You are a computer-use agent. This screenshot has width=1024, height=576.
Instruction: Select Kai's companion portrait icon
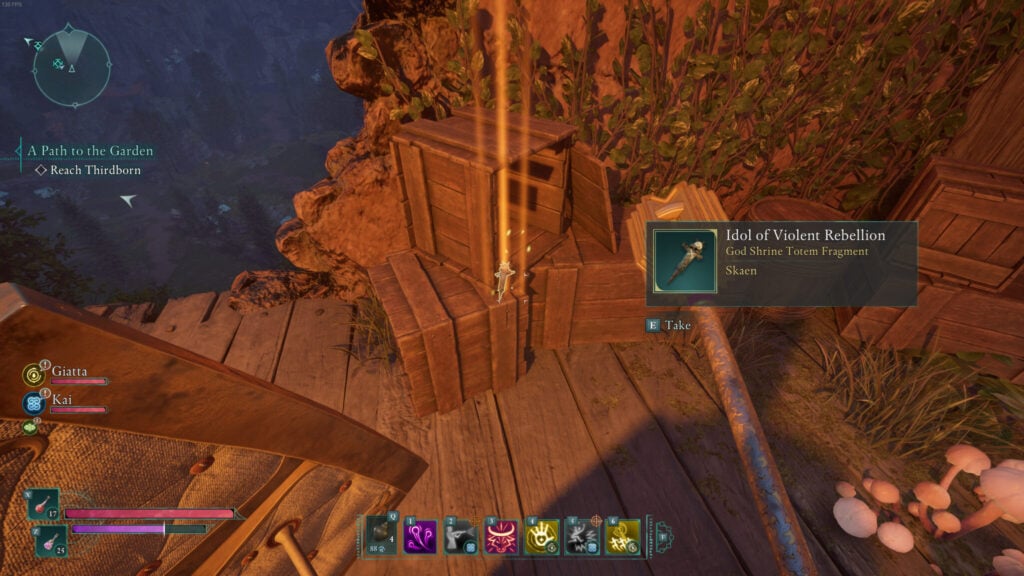(32, 403)
